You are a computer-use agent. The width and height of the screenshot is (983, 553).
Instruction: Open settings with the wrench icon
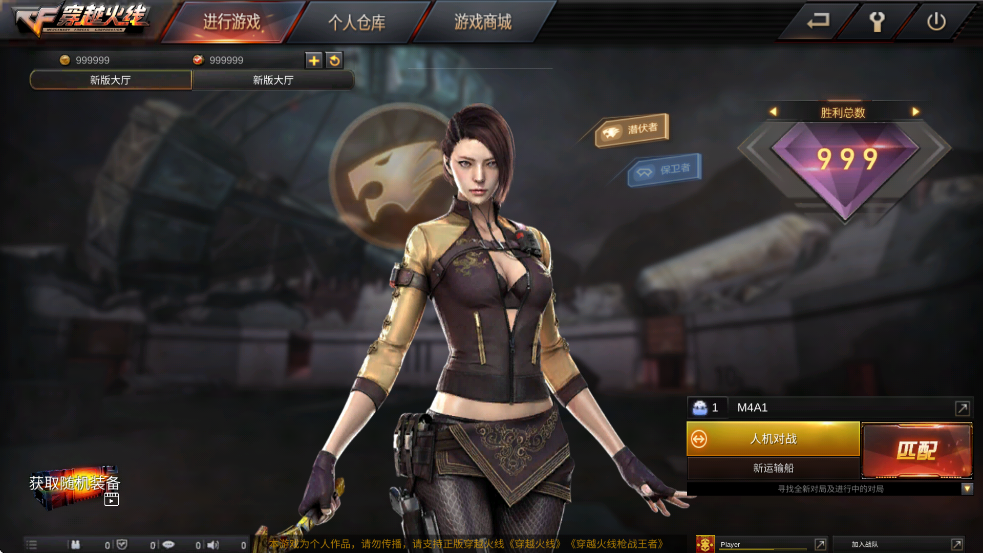(x=877, y=21)
